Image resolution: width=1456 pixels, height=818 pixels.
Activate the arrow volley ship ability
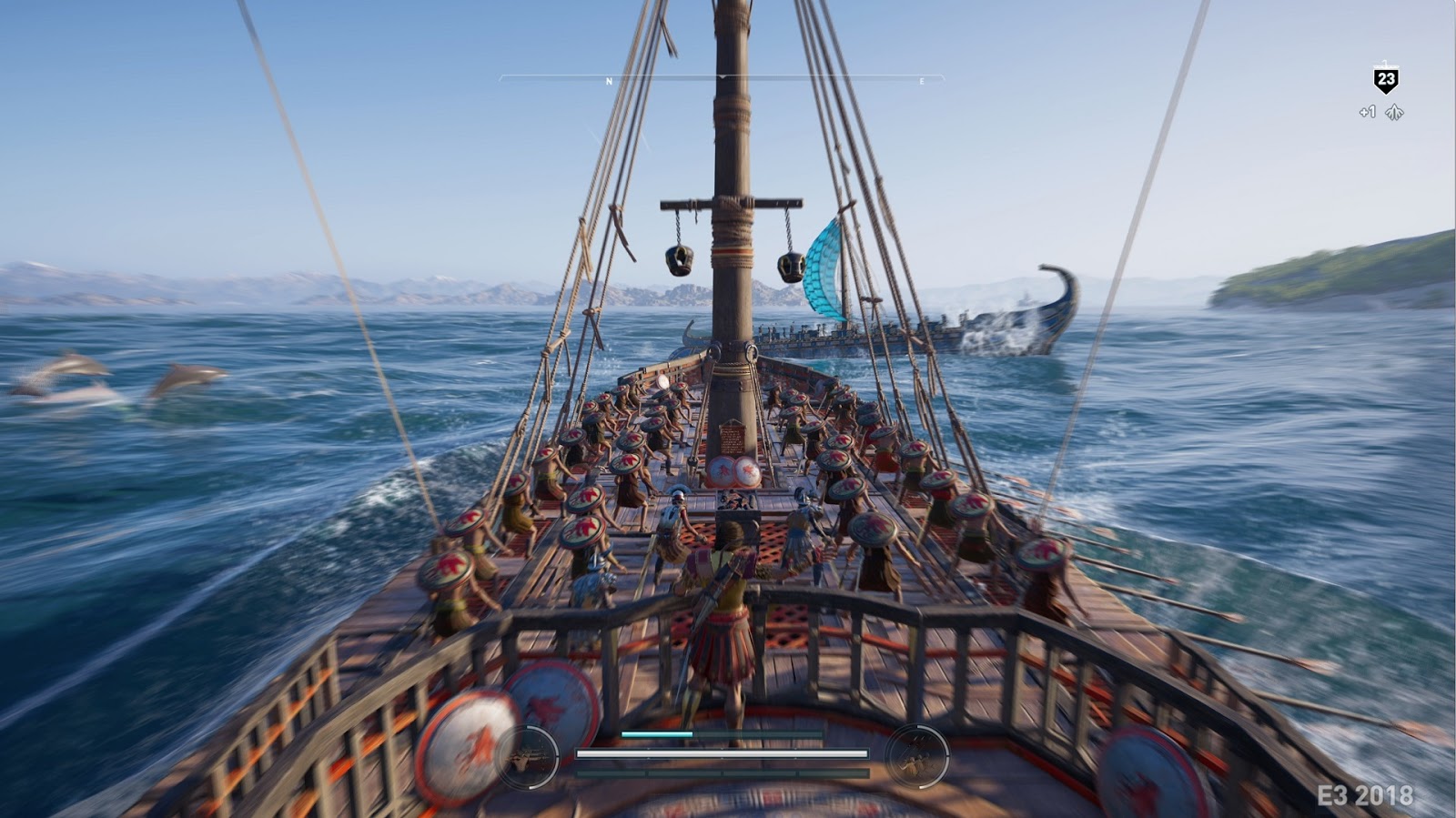pyautogui.click(x=529, y=757)
